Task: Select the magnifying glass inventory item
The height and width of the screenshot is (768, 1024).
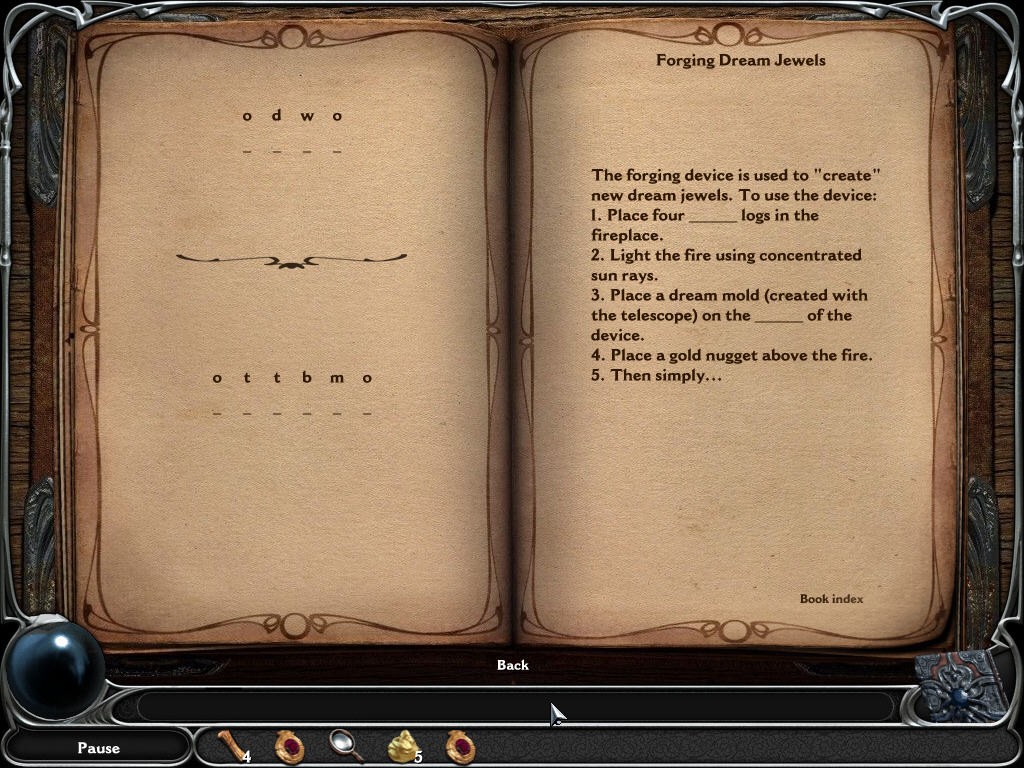Action: click(345, 745)
